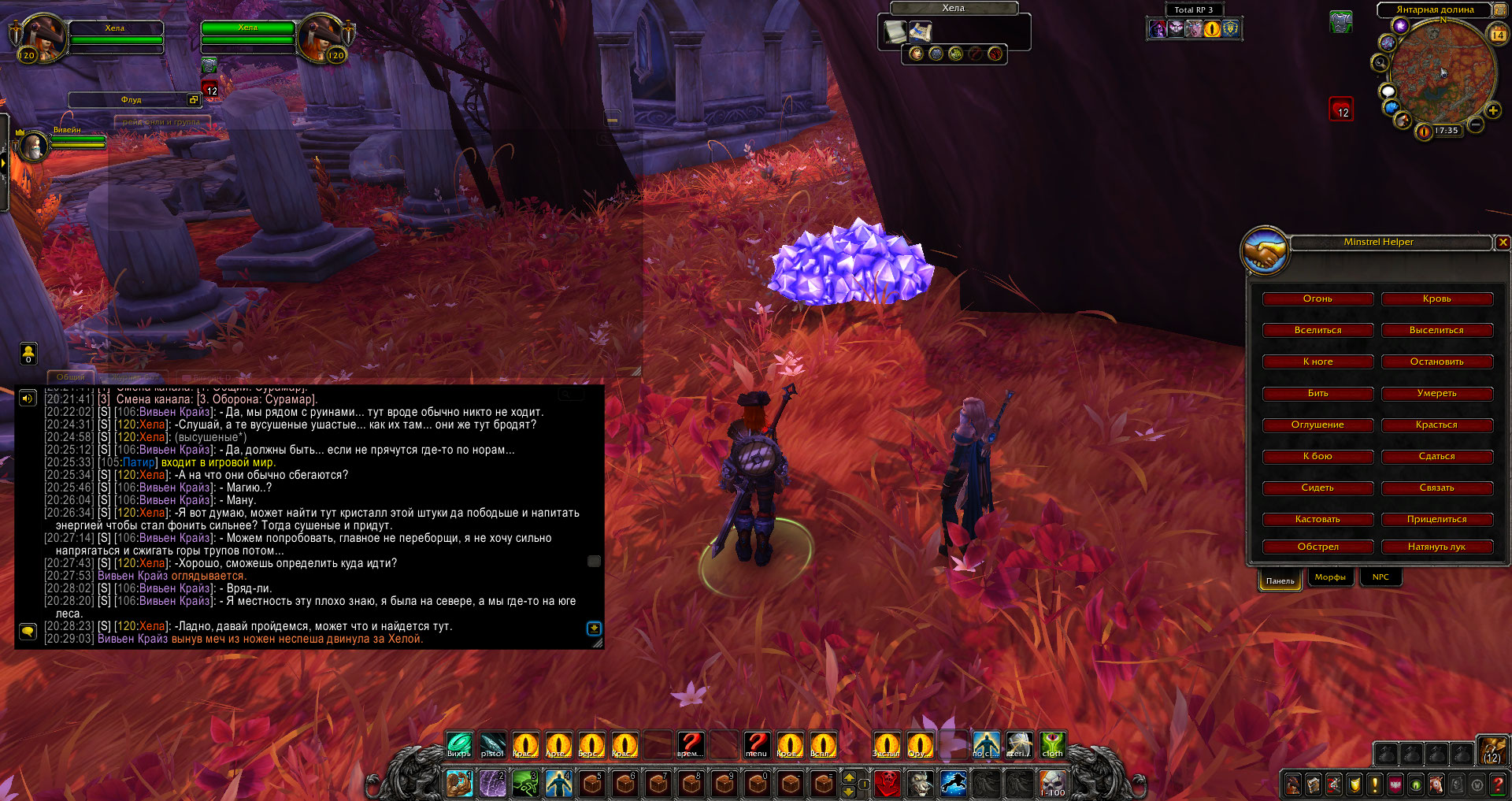Switch to the Морфы tab
Screen dimensions: 1512x801
[x=1330, y=577]
